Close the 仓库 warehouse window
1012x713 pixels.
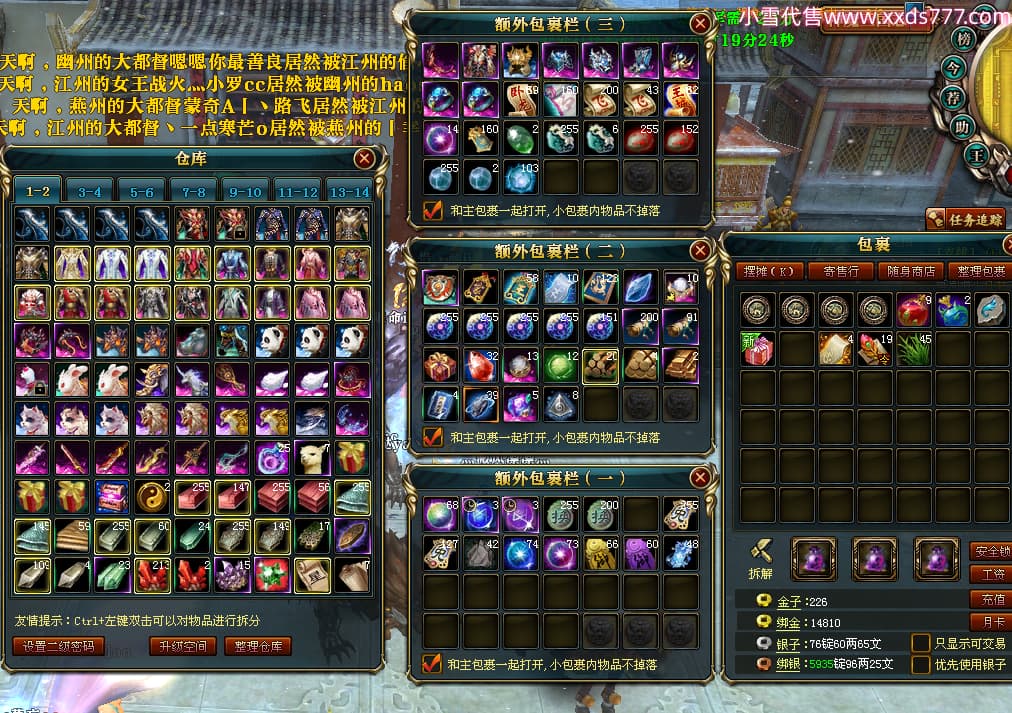click(x=364, y=158)
